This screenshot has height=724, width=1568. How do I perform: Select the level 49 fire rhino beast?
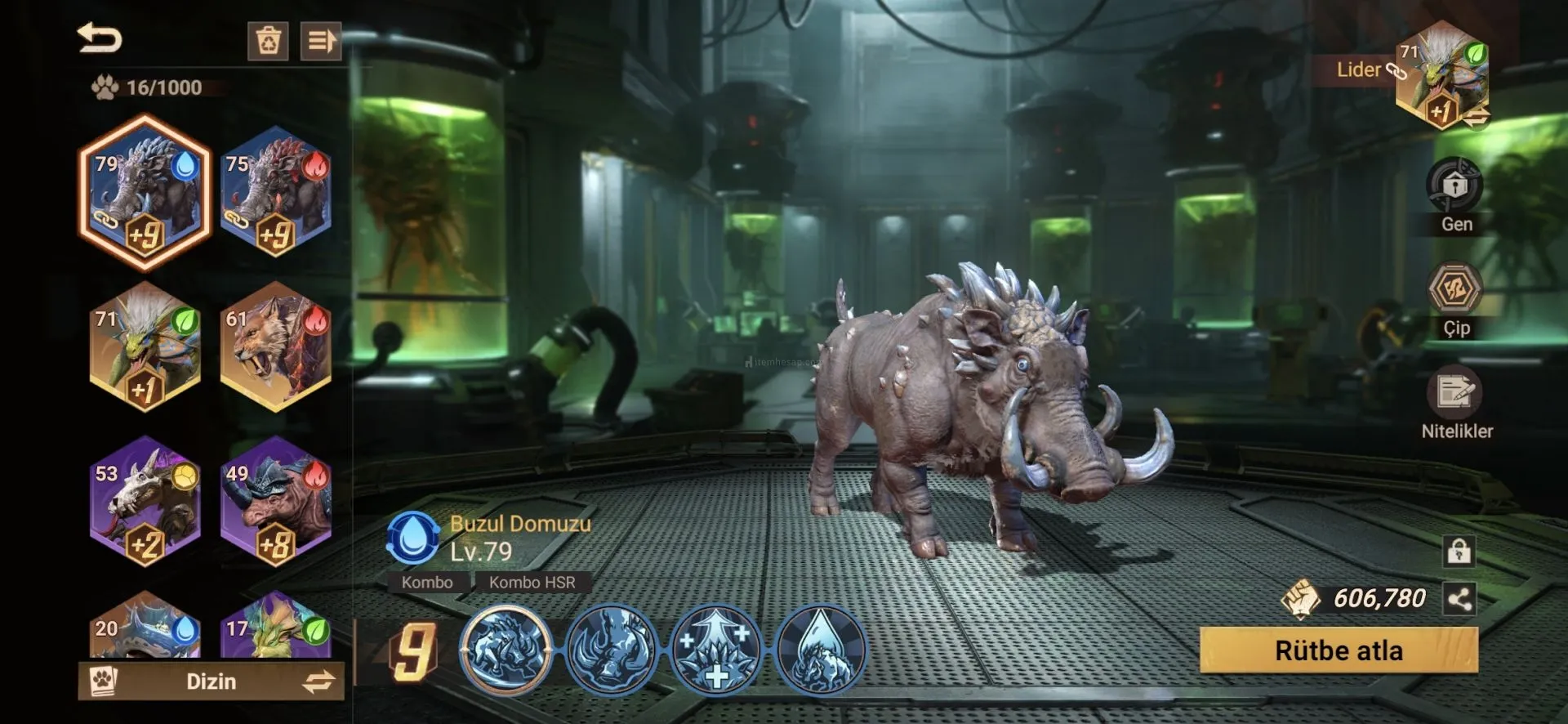pos(276,502)
